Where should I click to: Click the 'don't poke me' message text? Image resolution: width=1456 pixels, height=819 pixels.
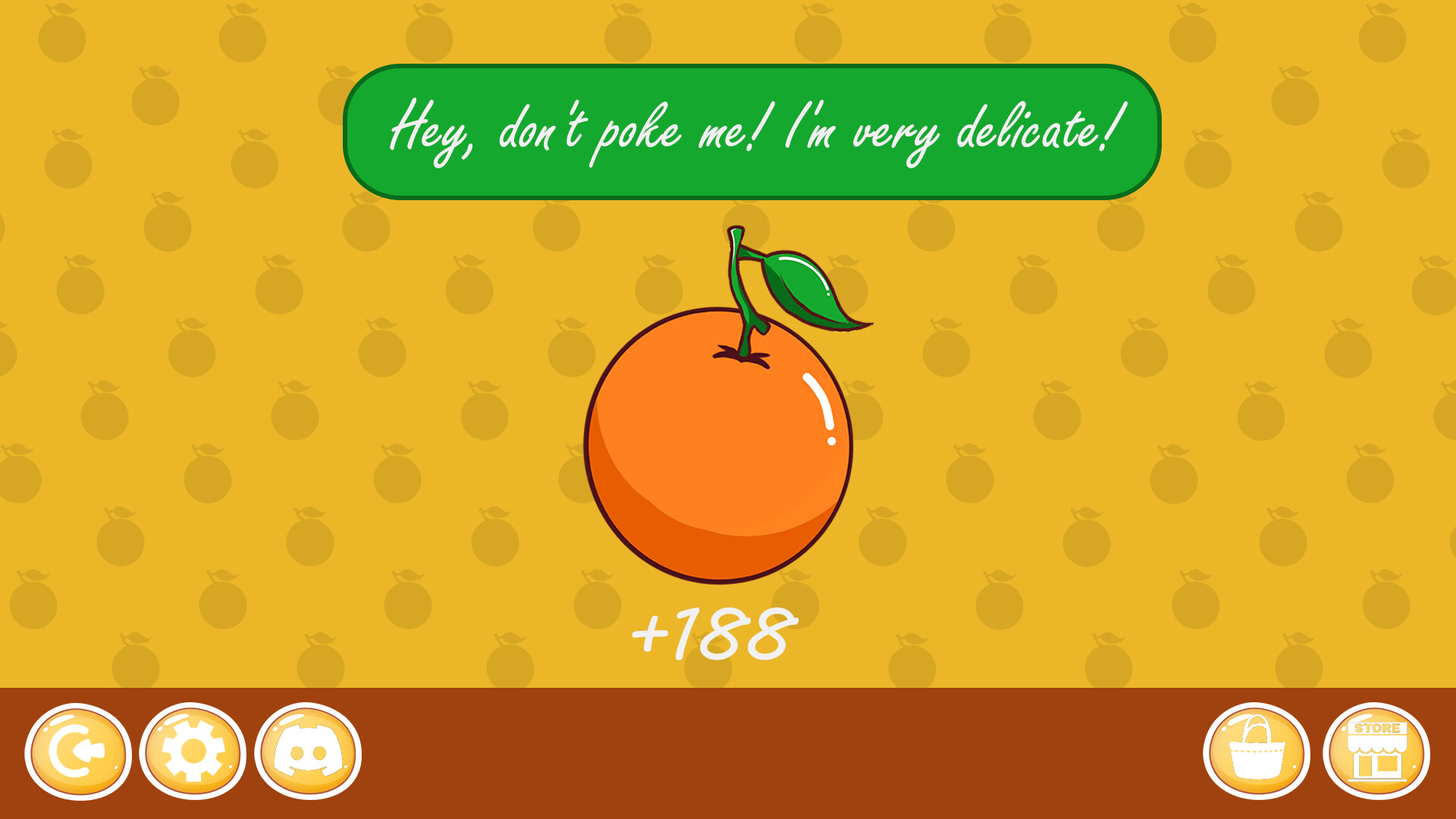(x=751, y=129)
